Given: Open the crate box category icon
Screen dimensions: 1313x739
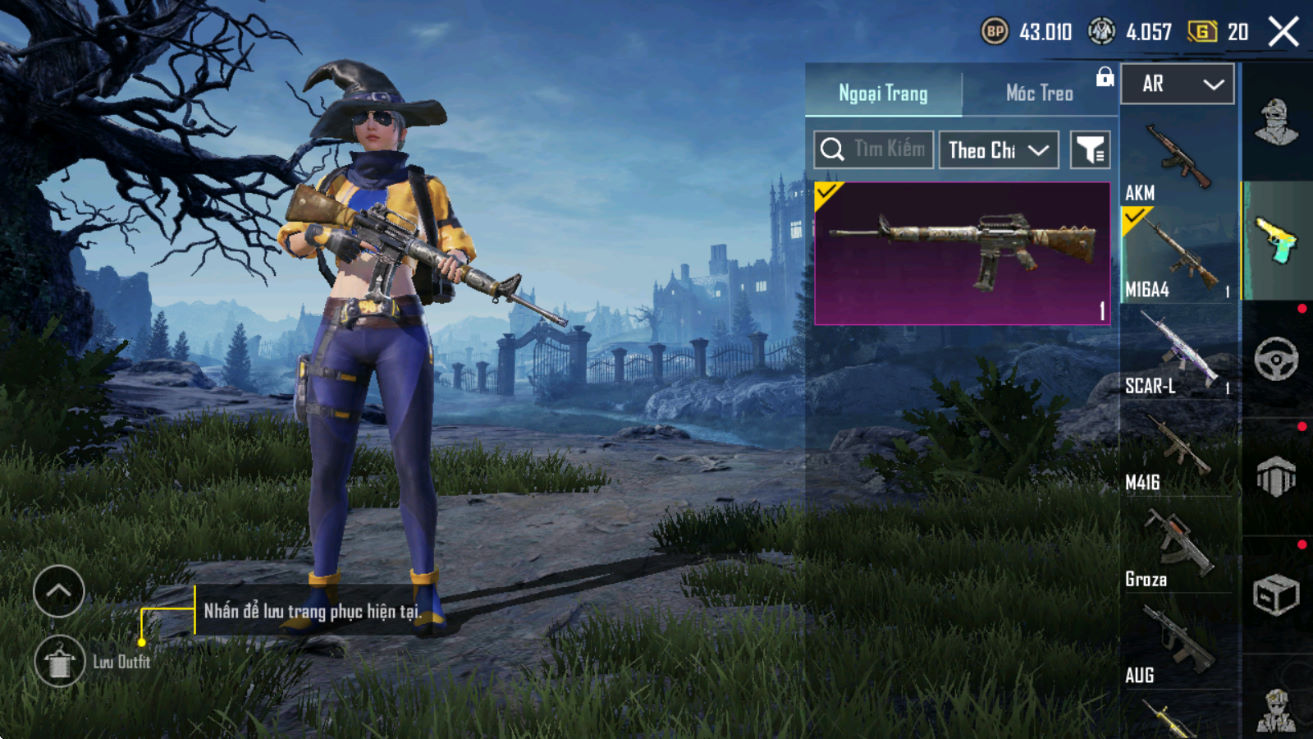Looking at the screenshot, I should pos(1276,594).
